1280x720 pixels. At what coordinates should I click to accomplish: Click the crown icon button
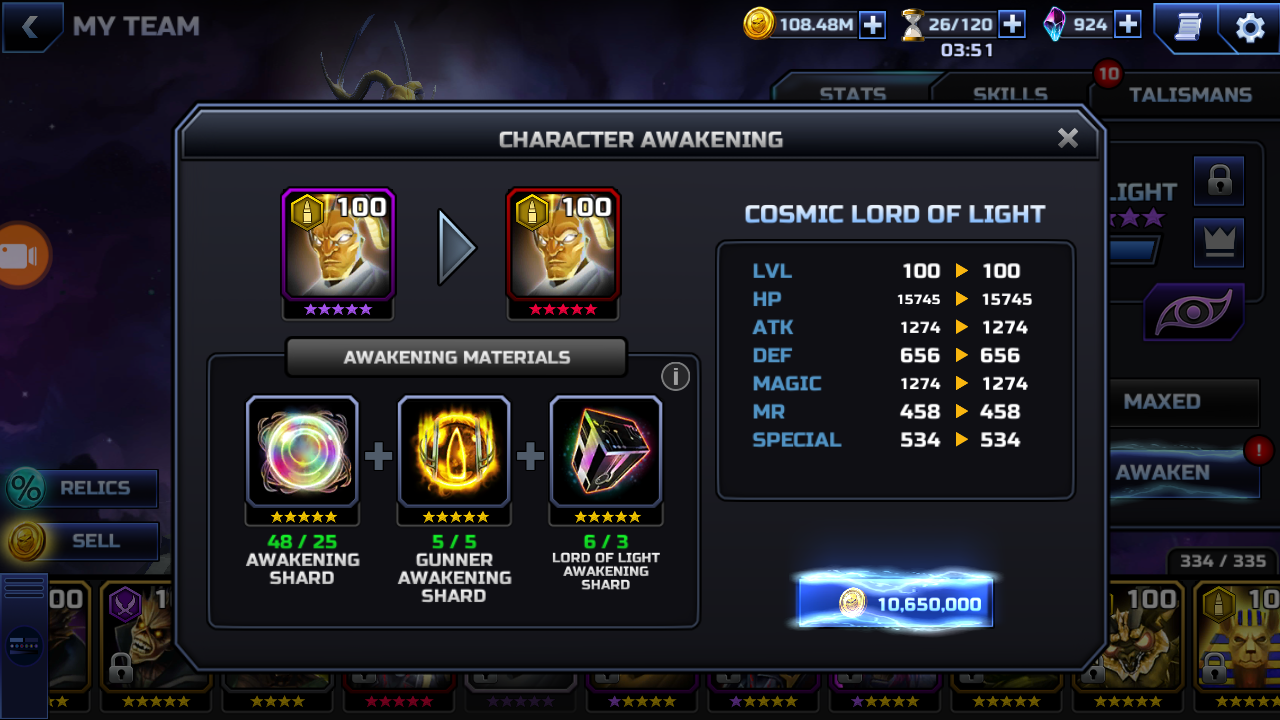coord(1219,241)
